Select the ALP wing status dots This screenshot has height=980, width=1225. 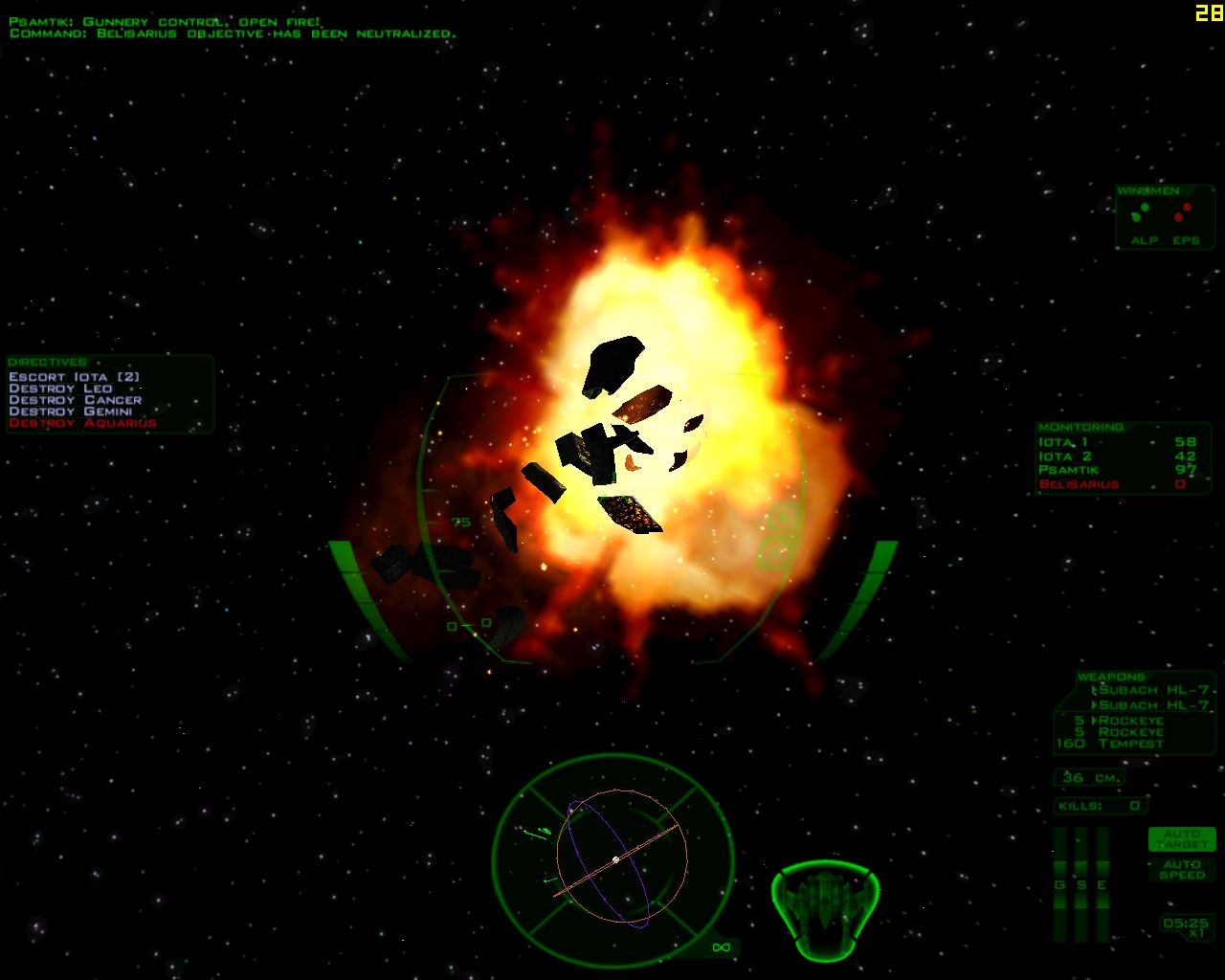pos(1142,212)
